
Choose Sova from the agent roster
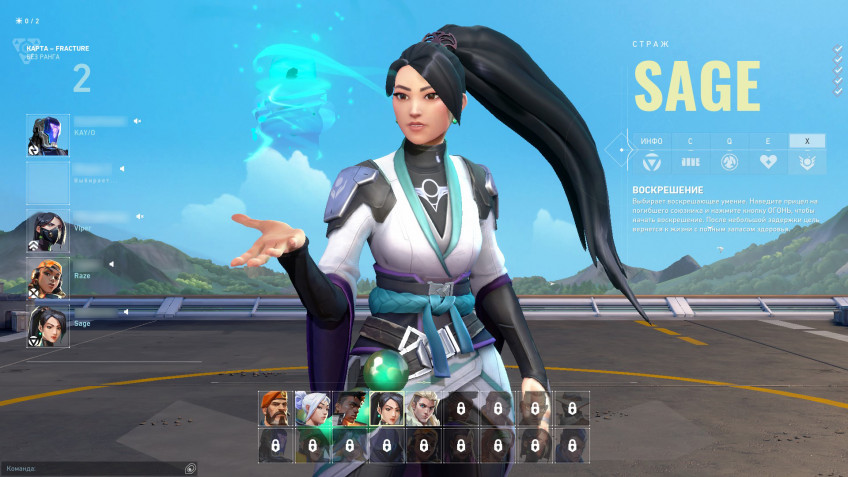(423, 408)
